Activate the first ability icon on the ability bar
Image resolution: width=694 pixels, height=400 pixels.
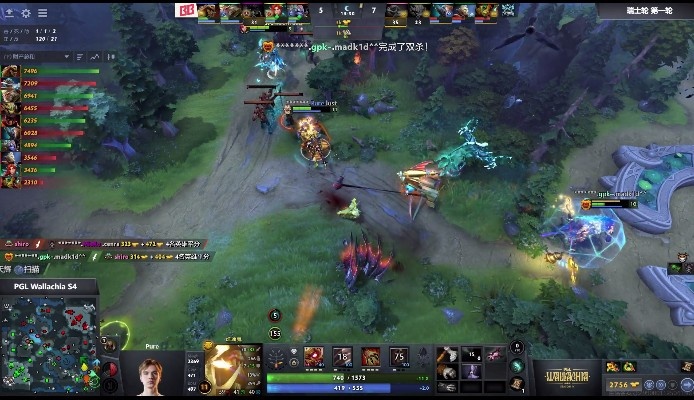(x=314, y=357)
